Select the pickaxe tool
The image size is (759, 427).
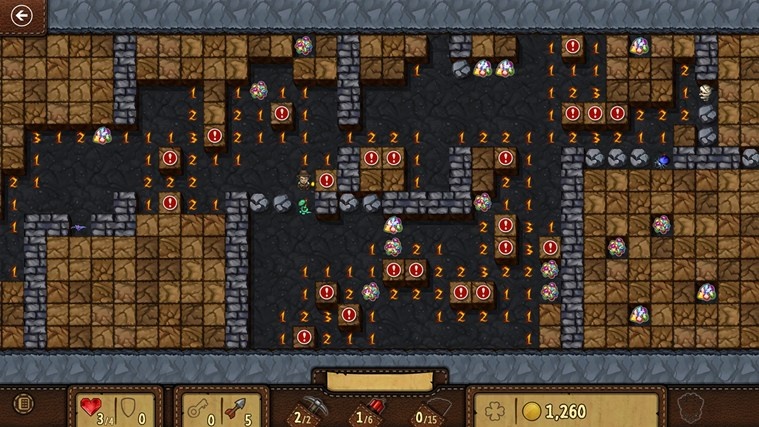click(x=303, y=406)
